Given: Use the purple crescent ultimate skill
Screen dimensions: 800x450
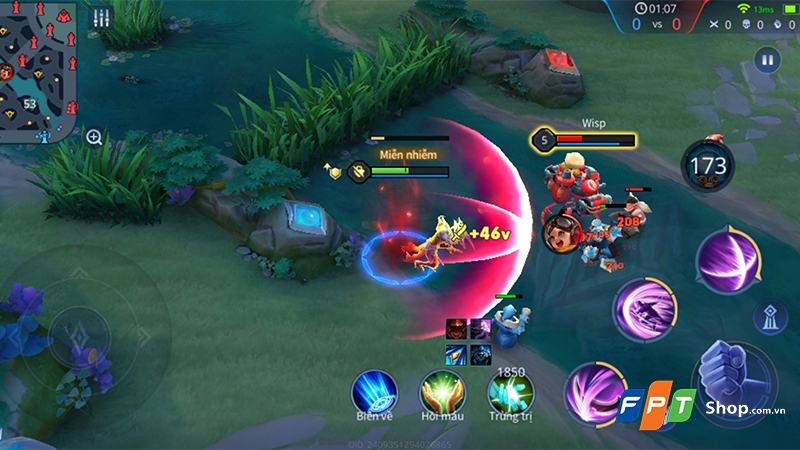Looking at the screenshot, I should (728, 260).
